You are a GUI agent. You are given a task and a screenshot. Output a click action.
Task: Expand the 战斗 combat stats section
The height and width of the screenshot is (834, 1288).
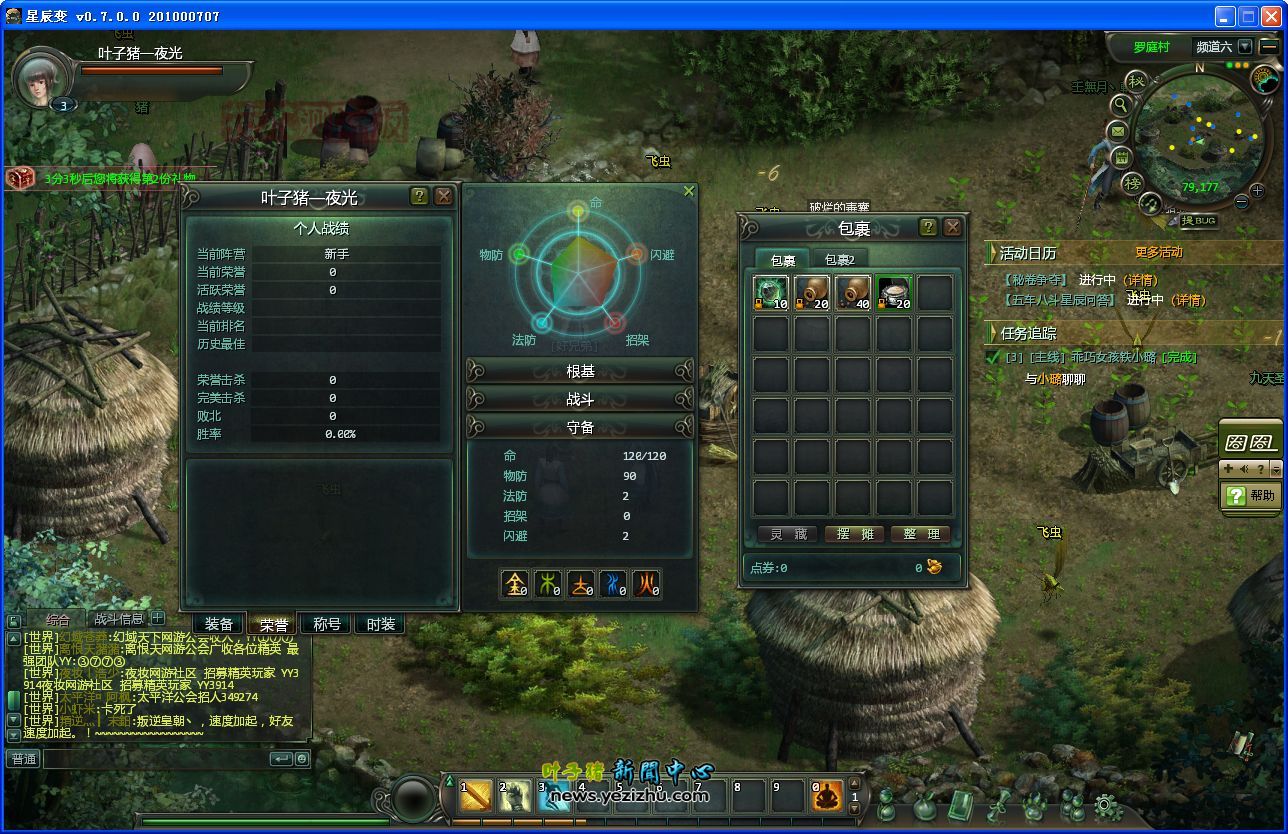580,399
